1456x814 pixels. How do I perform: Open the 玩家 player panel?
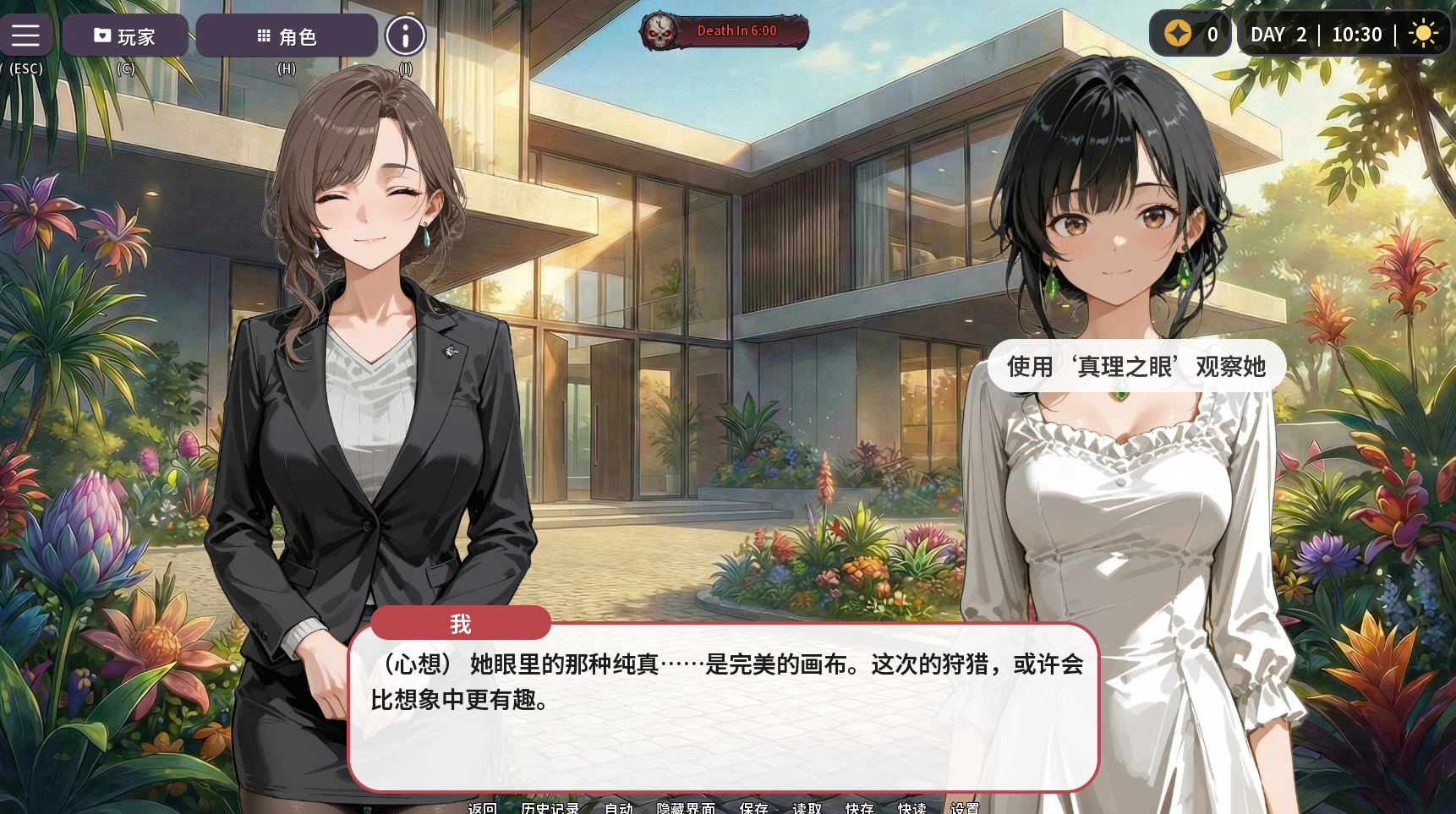point(125,36)
